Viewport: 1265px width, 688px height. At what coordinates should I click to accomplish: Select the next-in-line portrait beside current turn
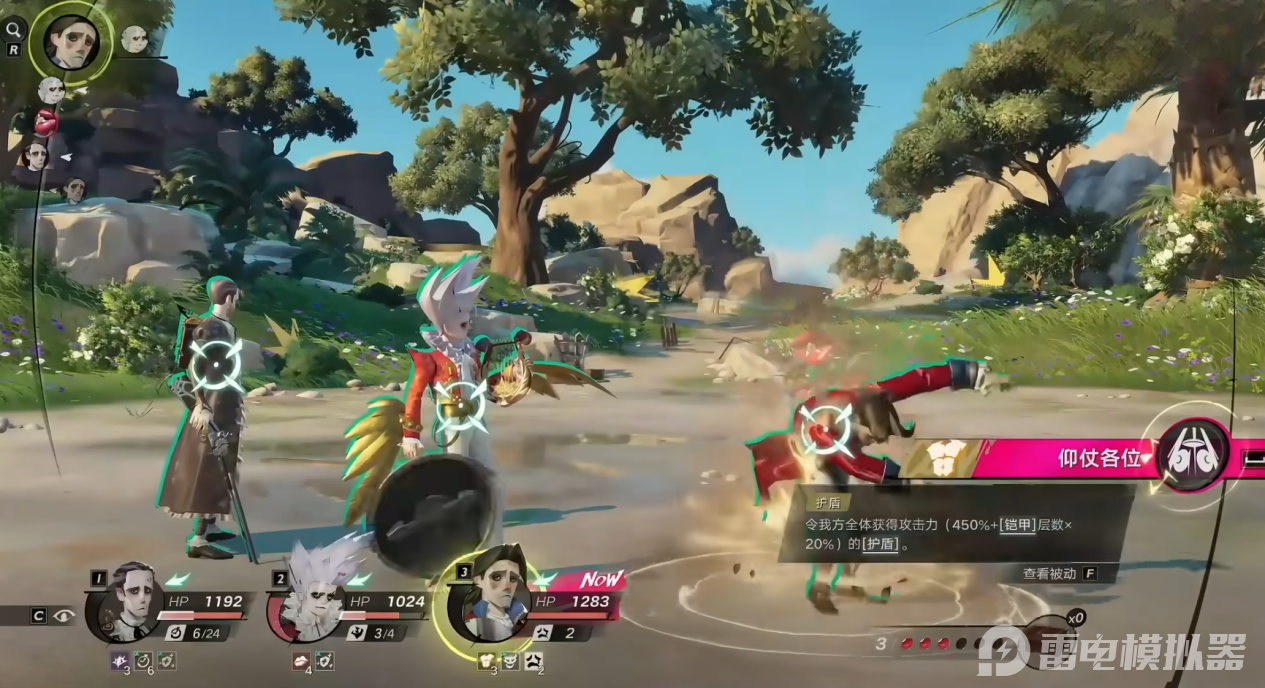(135, 39)
